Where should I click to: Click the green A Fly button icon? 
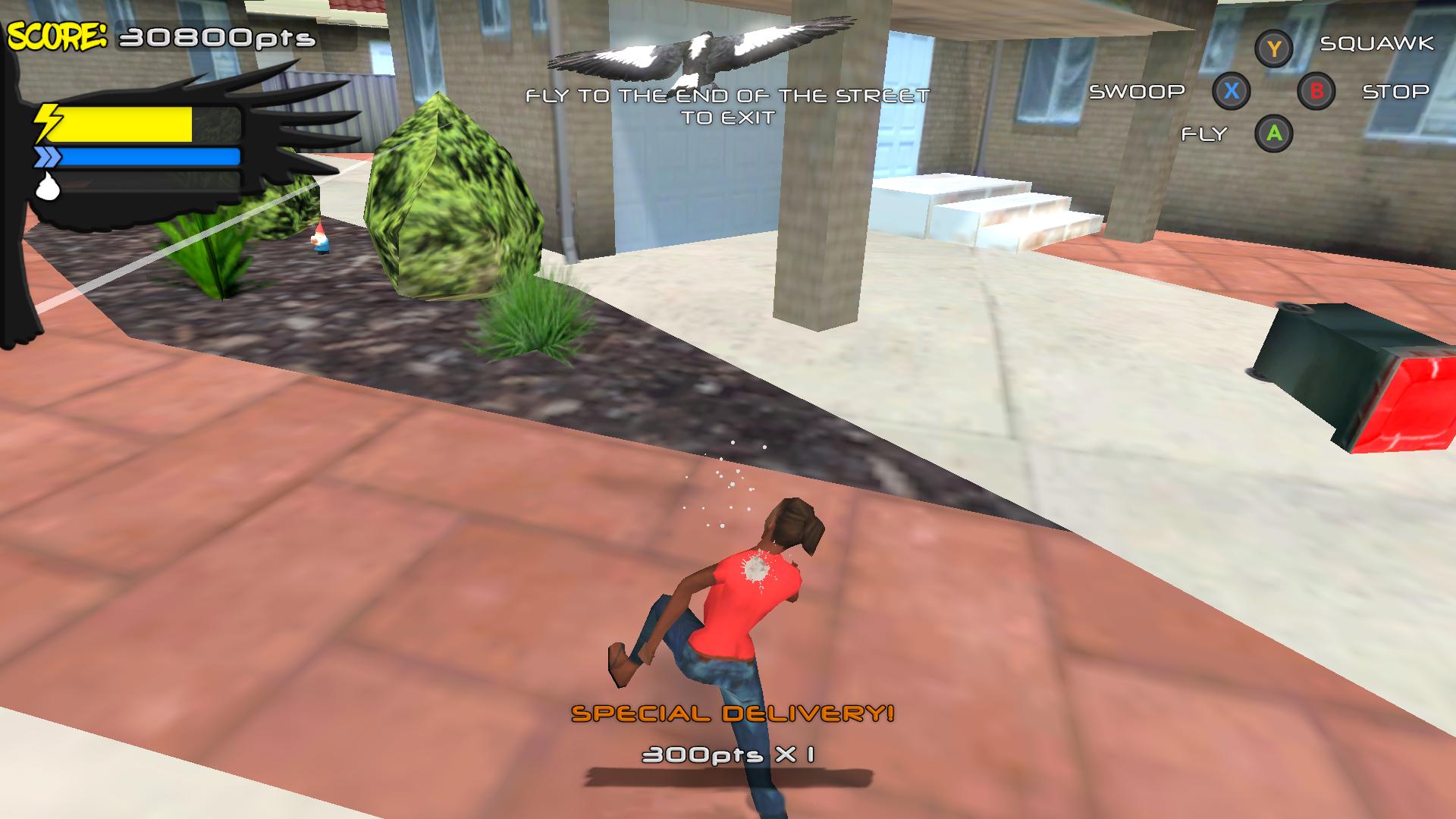1273,134
